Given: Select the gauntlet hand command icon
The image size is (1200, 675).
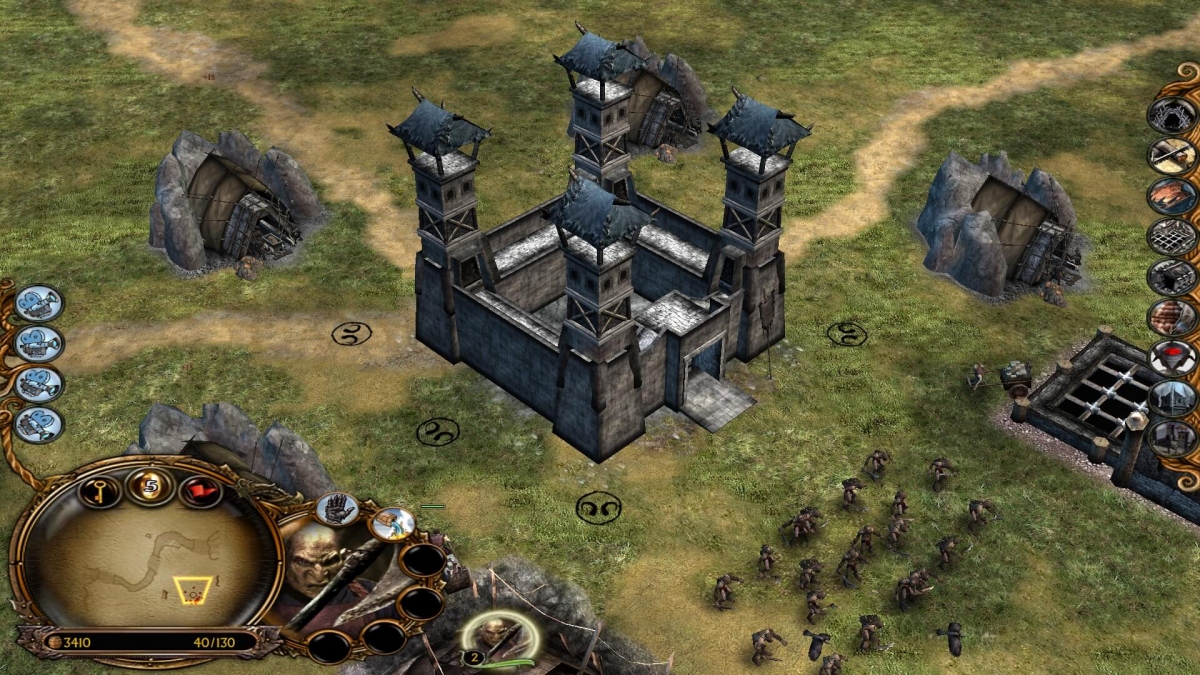Looking at the screenshot, I should (337, 508).
